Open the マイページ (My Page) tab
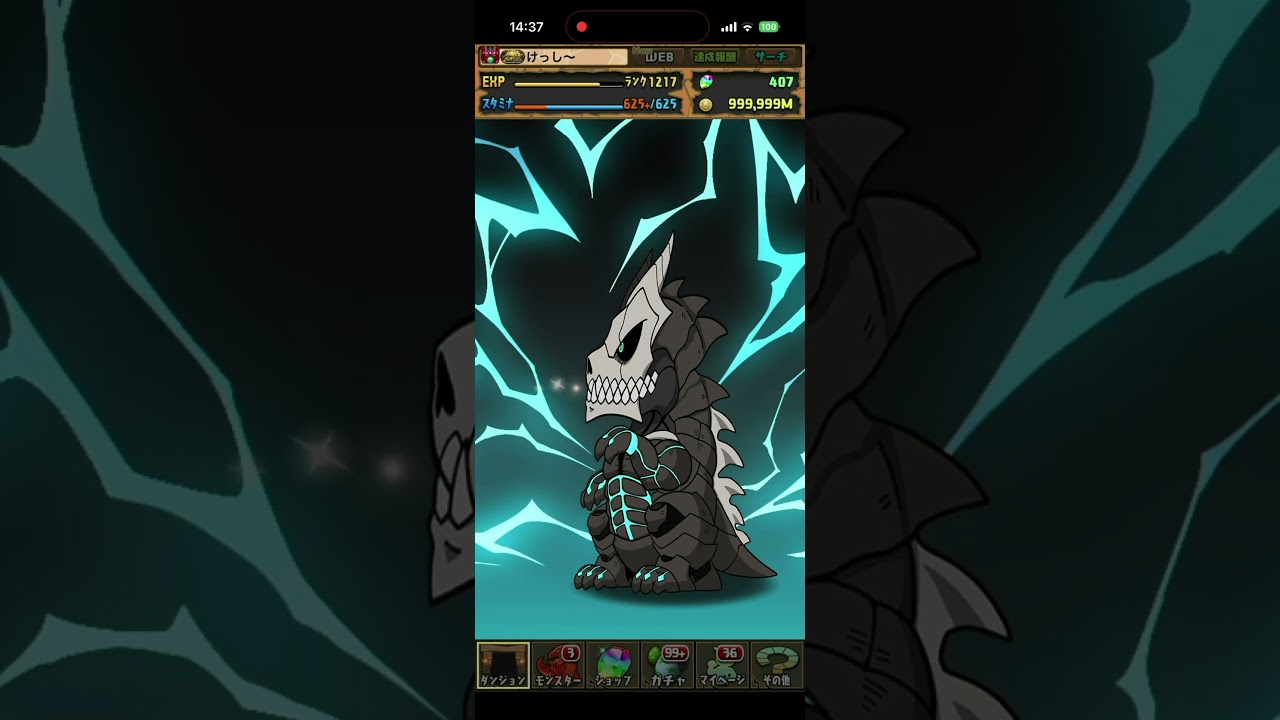 tap(722, 666)
